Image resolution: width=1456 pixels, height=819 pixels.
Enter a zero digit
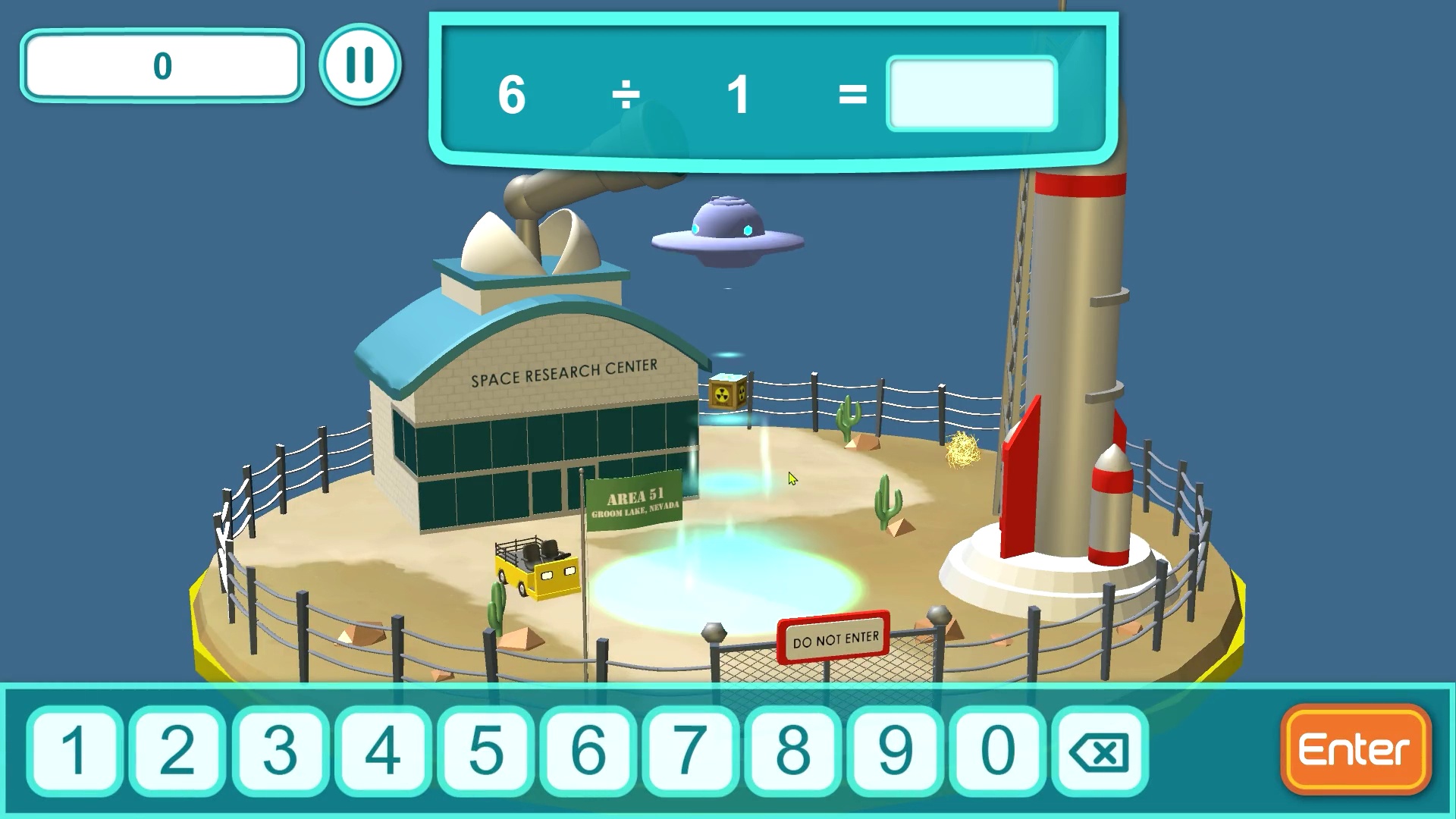tap(998, 750)
